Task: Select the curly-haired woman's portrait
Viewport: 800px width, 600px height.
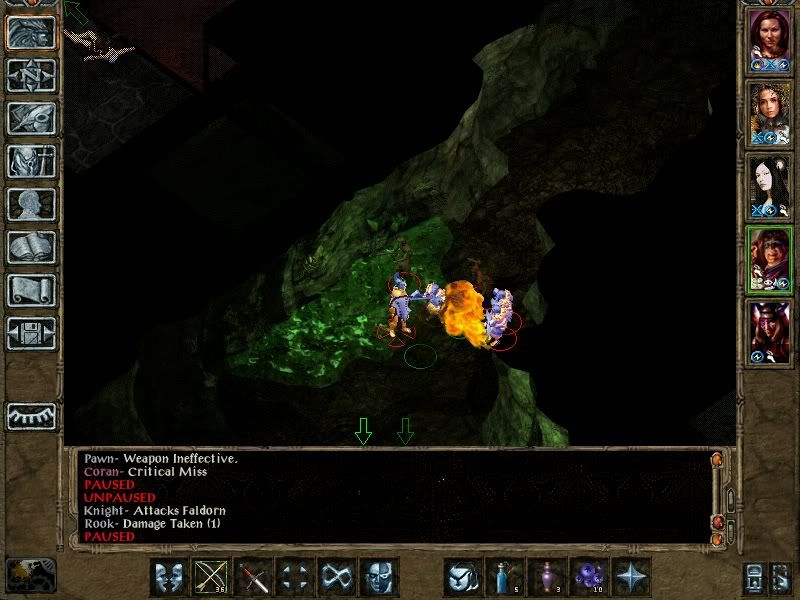Action: [x=771, y=112]
